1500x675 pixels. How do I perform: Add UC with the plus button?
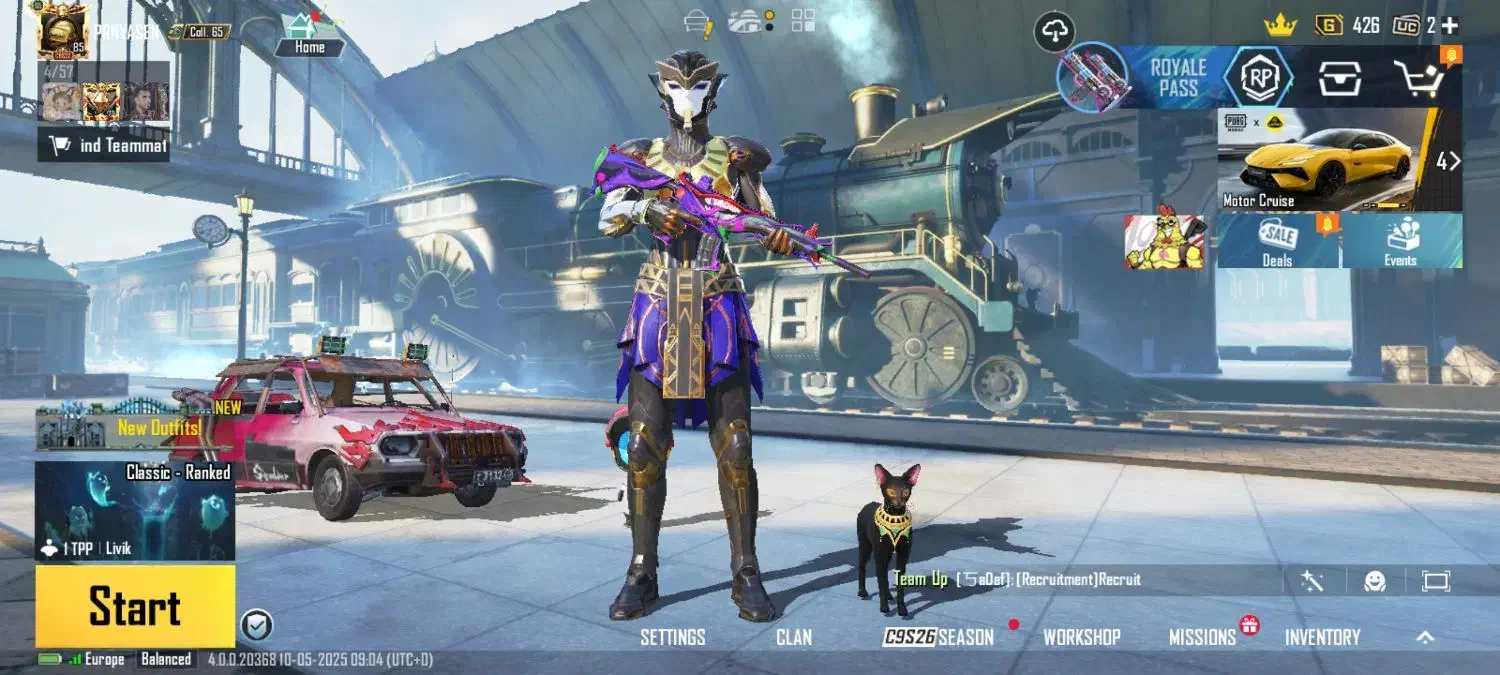(x=1449, y=26)
